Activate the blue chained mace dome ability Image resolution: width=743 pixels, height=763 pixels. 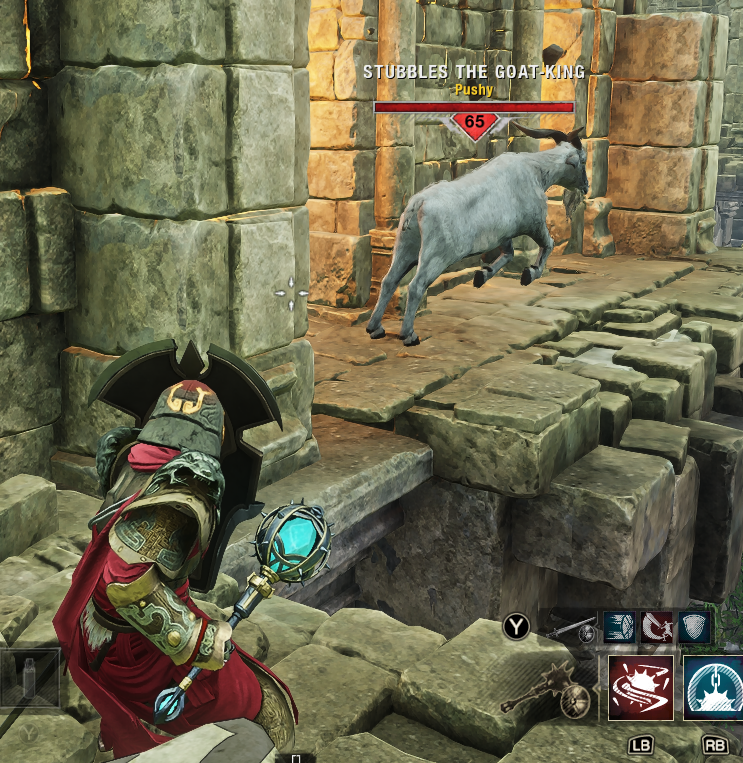point(712,688)
